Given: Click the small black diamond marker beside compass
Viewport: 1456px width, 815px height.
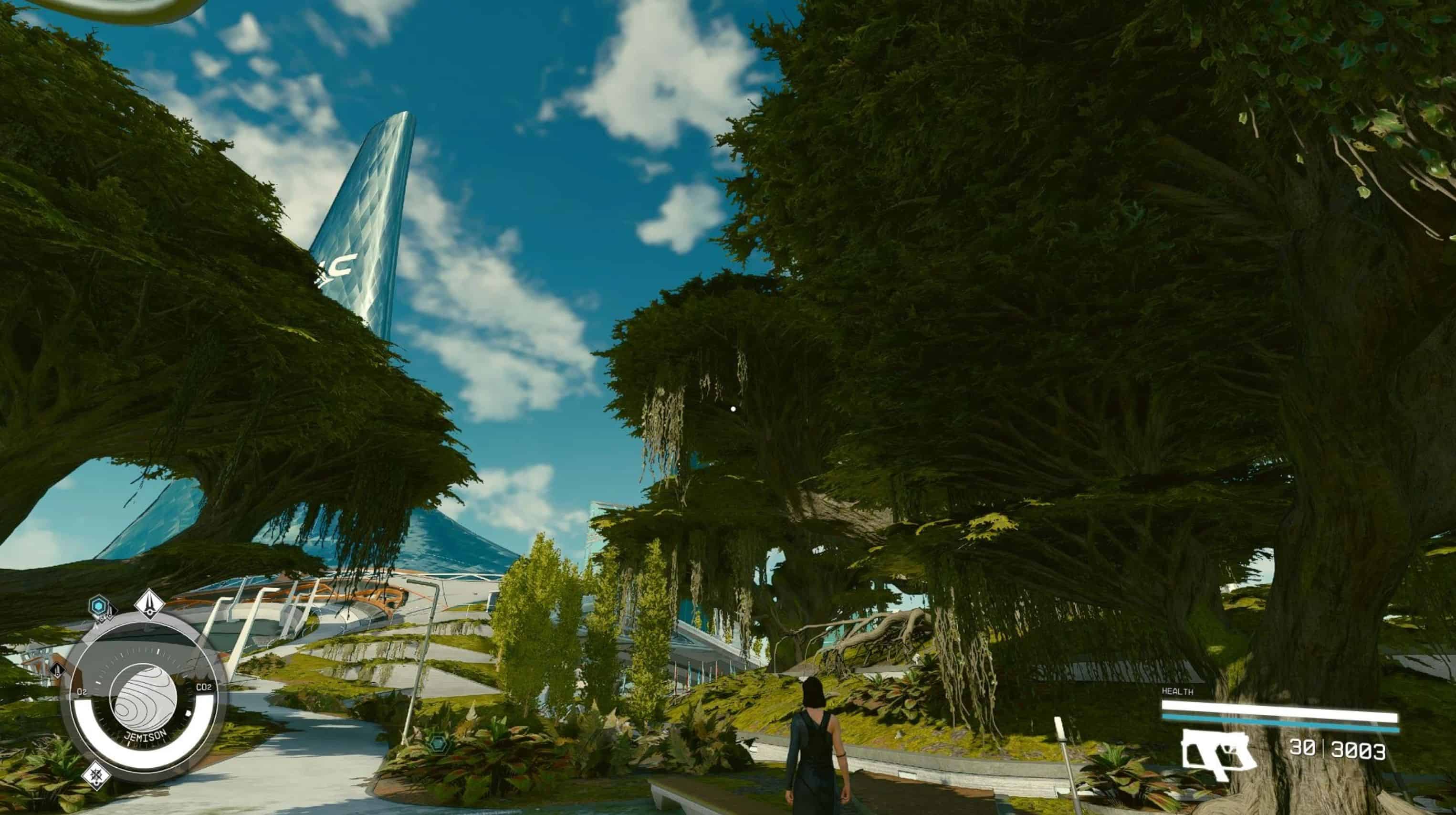Looking at the screenshot, I should pyautogui.click(x=58, y=671).
